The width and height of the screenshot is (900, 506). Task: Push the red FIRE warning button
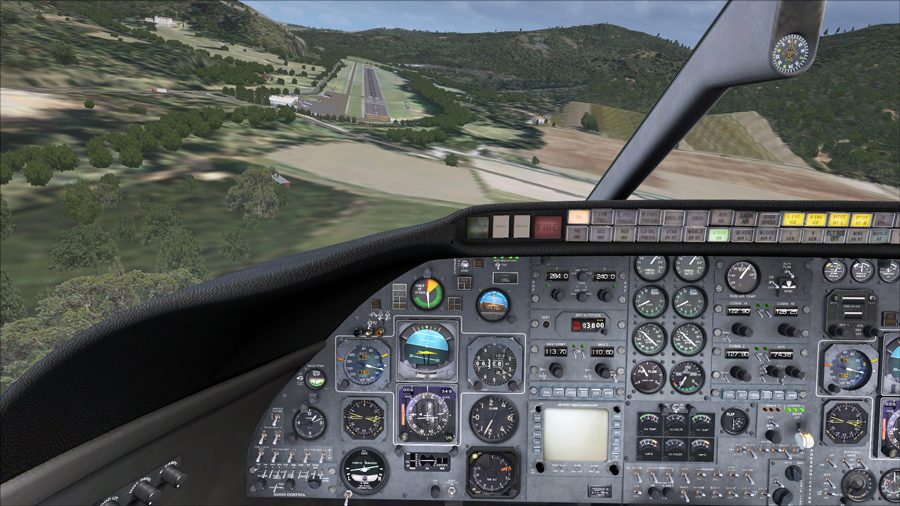pyautogui.click(x=547, y=227)
